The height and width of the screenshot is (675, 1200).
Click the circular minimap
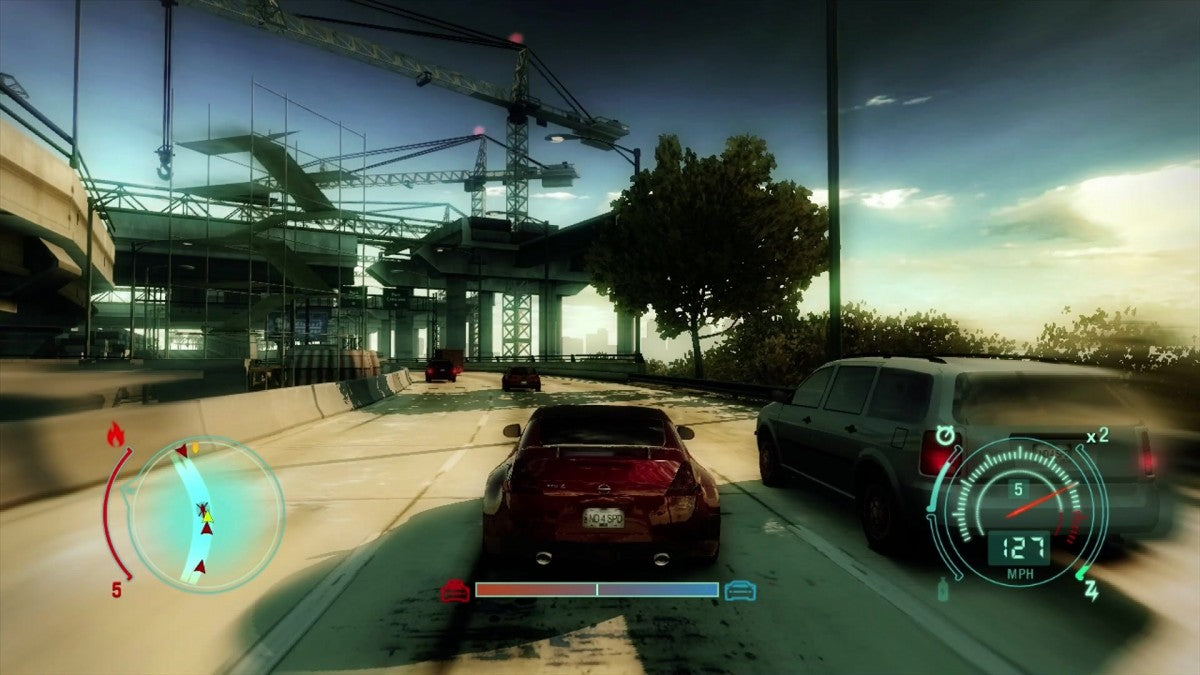tap(205, 515)
